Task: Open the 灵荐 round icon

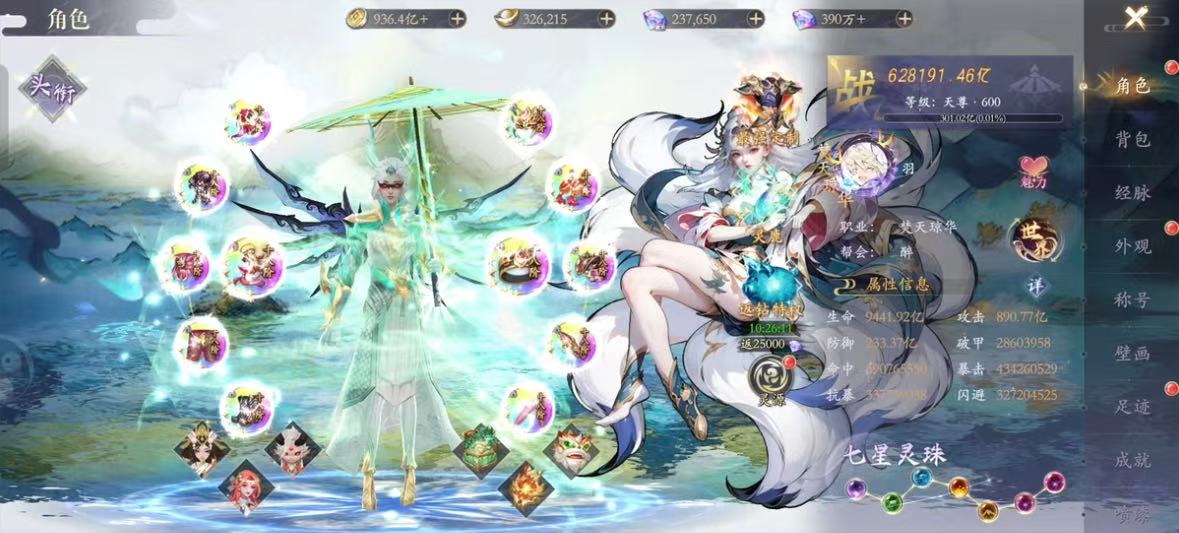Action: click(769, 377)
